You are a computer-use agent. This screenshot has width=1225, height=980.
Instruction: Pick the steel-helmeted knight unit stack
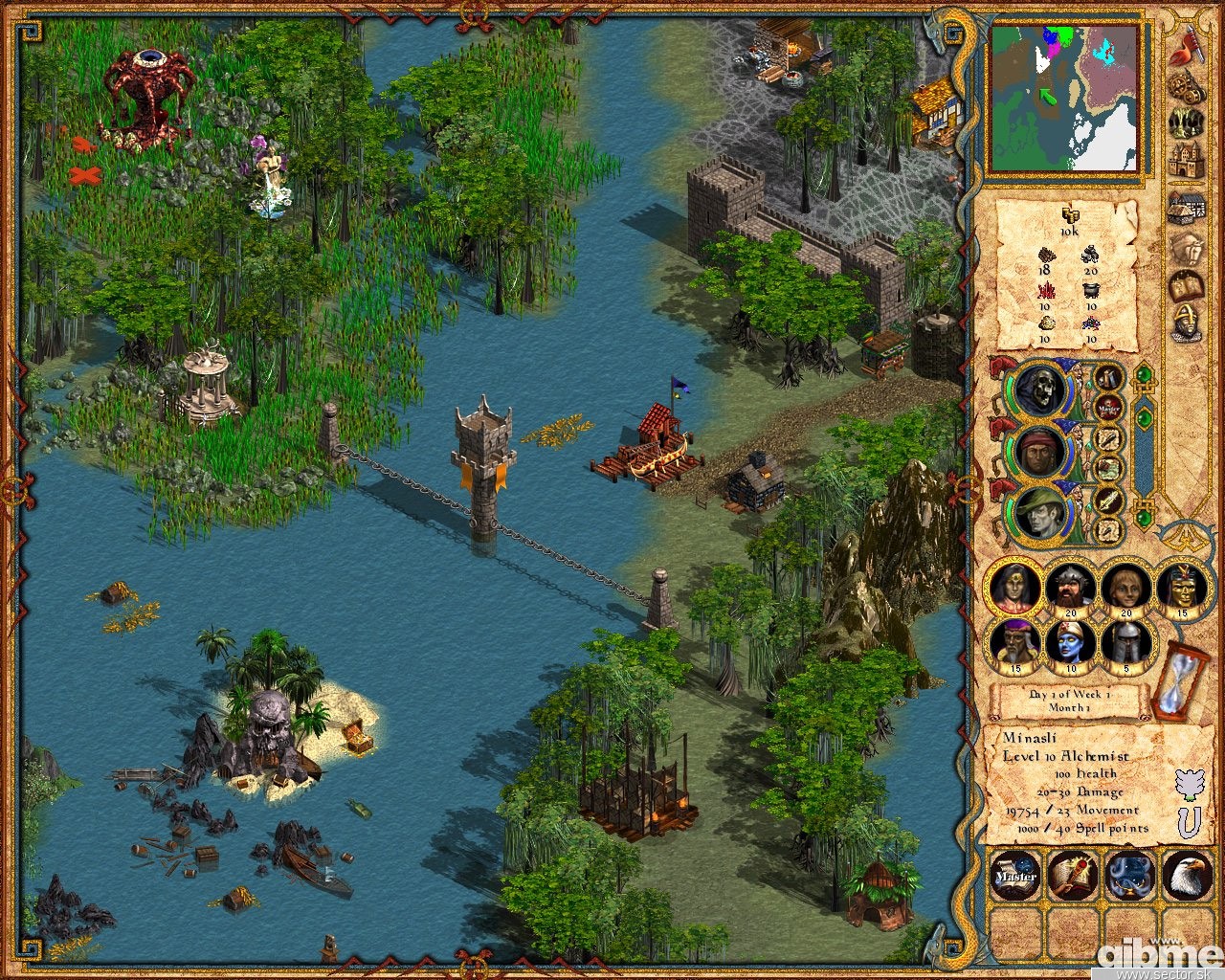point(1128,643)
